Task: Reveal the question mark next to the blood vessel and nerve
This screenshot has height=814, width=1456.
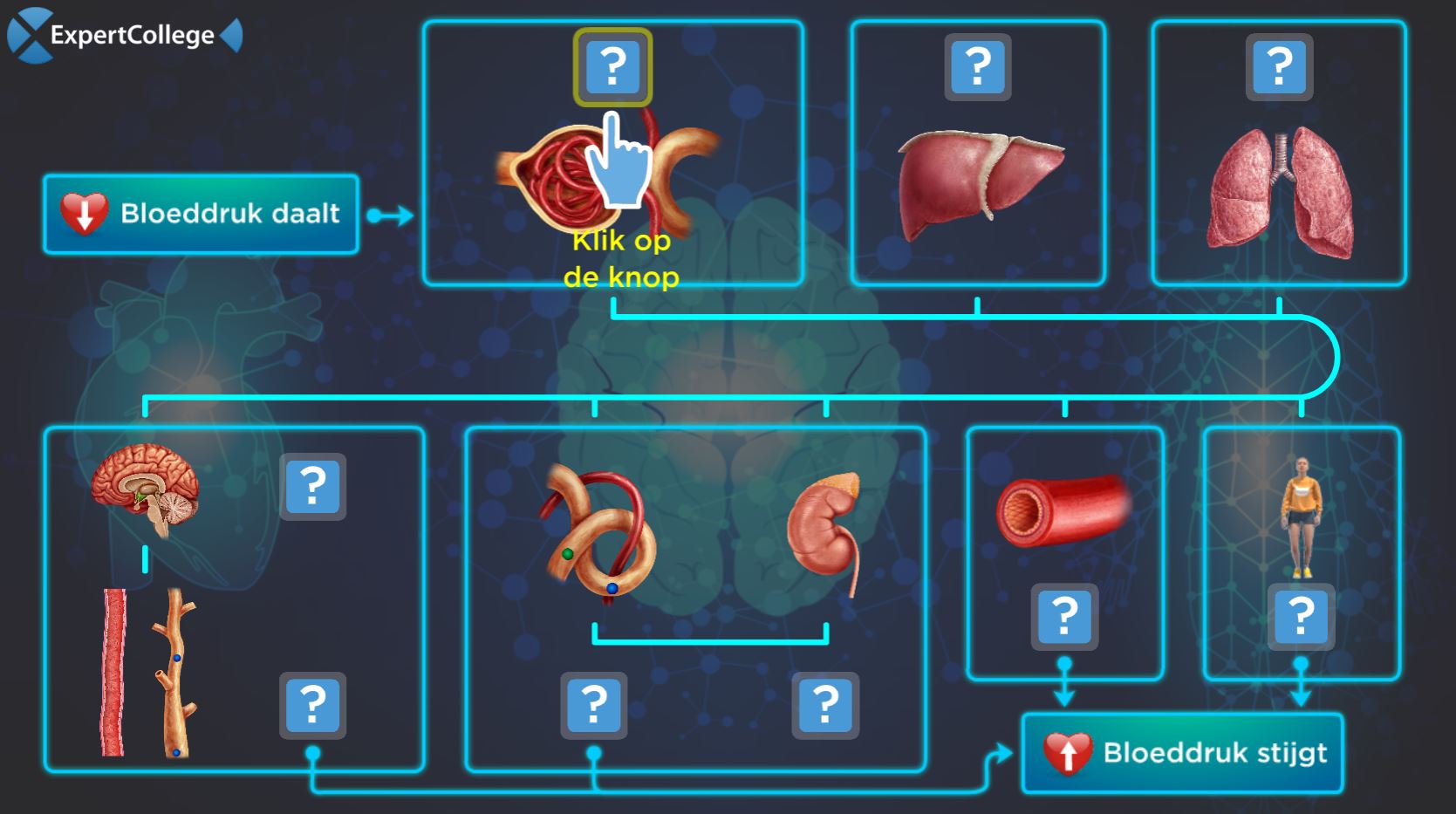Action: pyautogui.click(x=312, y=705)
